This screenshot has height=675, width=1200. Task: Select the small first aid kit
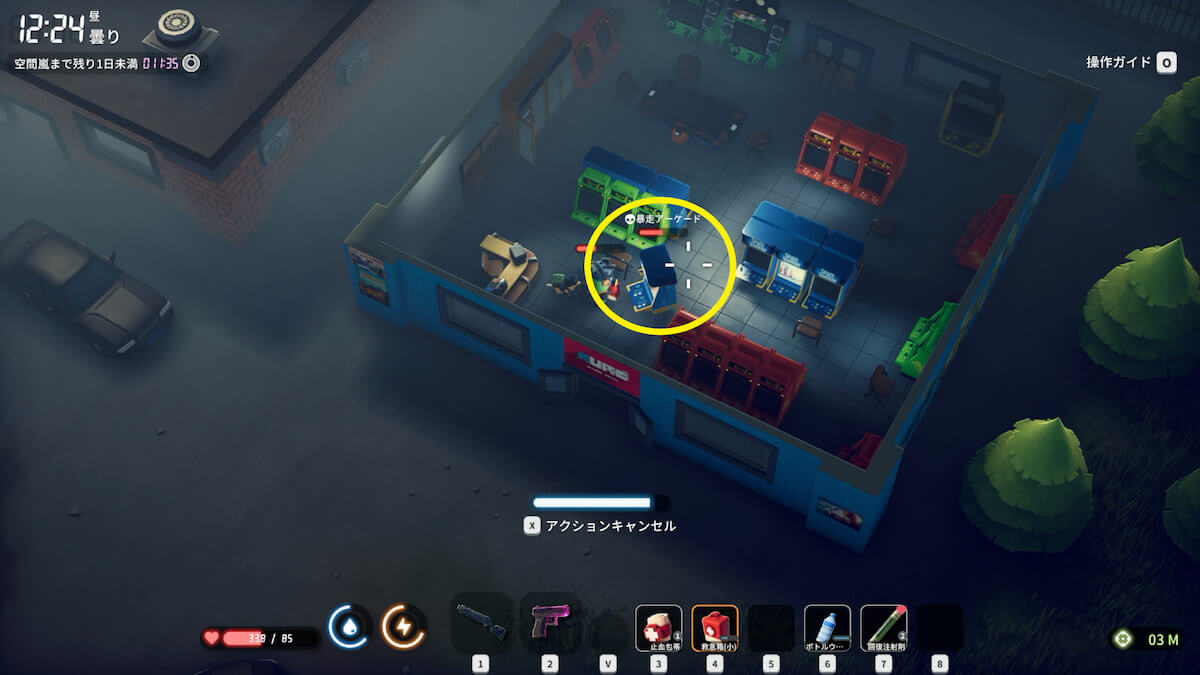[x=715, y=628]
